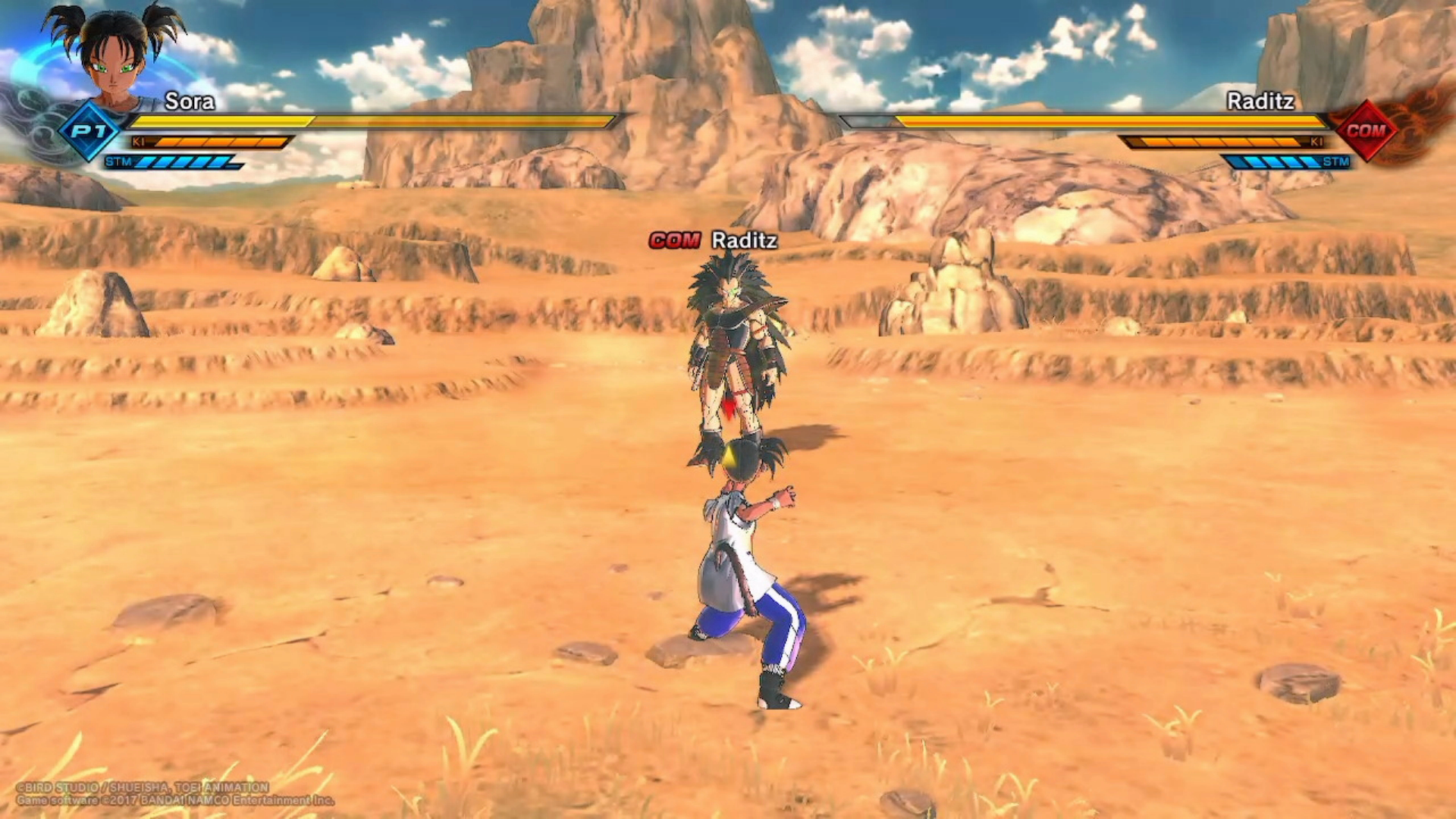Select the red COM opponent badge
Viewport: 1456px width, 819px height.
[x=1366, y=130]
